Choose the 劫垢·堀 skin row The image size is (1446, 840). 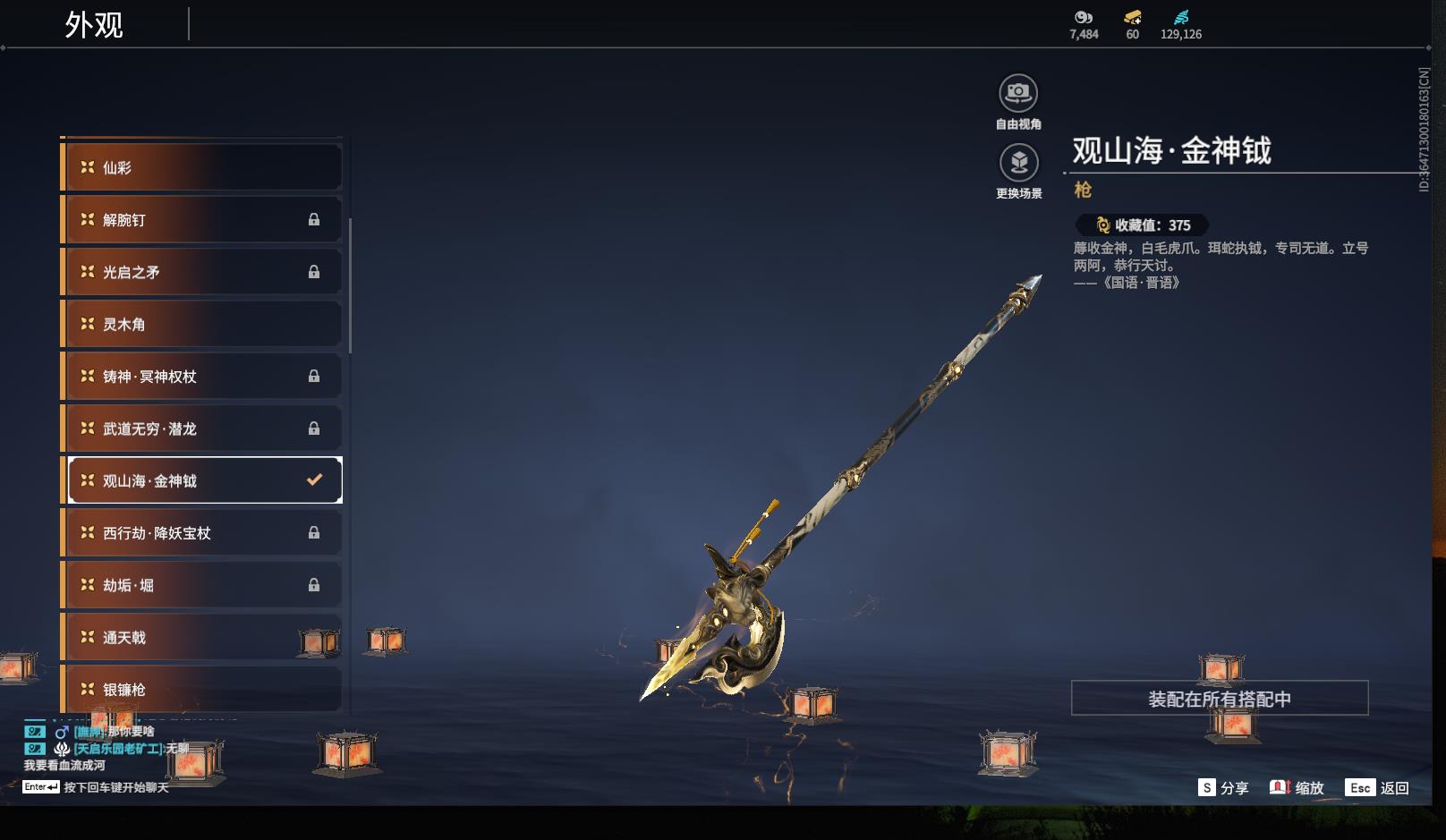[x=201, y=585]
